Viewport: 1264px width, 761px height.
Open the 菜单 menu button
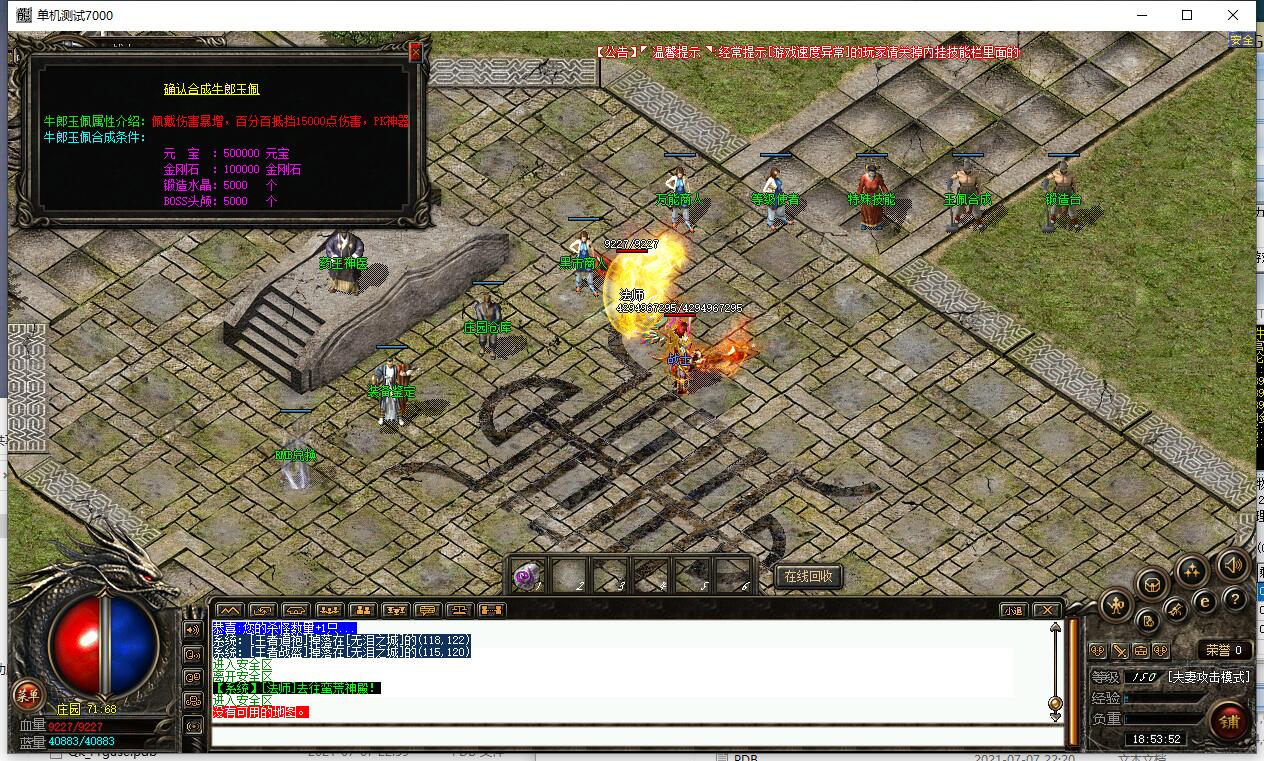tap(27, 694)
